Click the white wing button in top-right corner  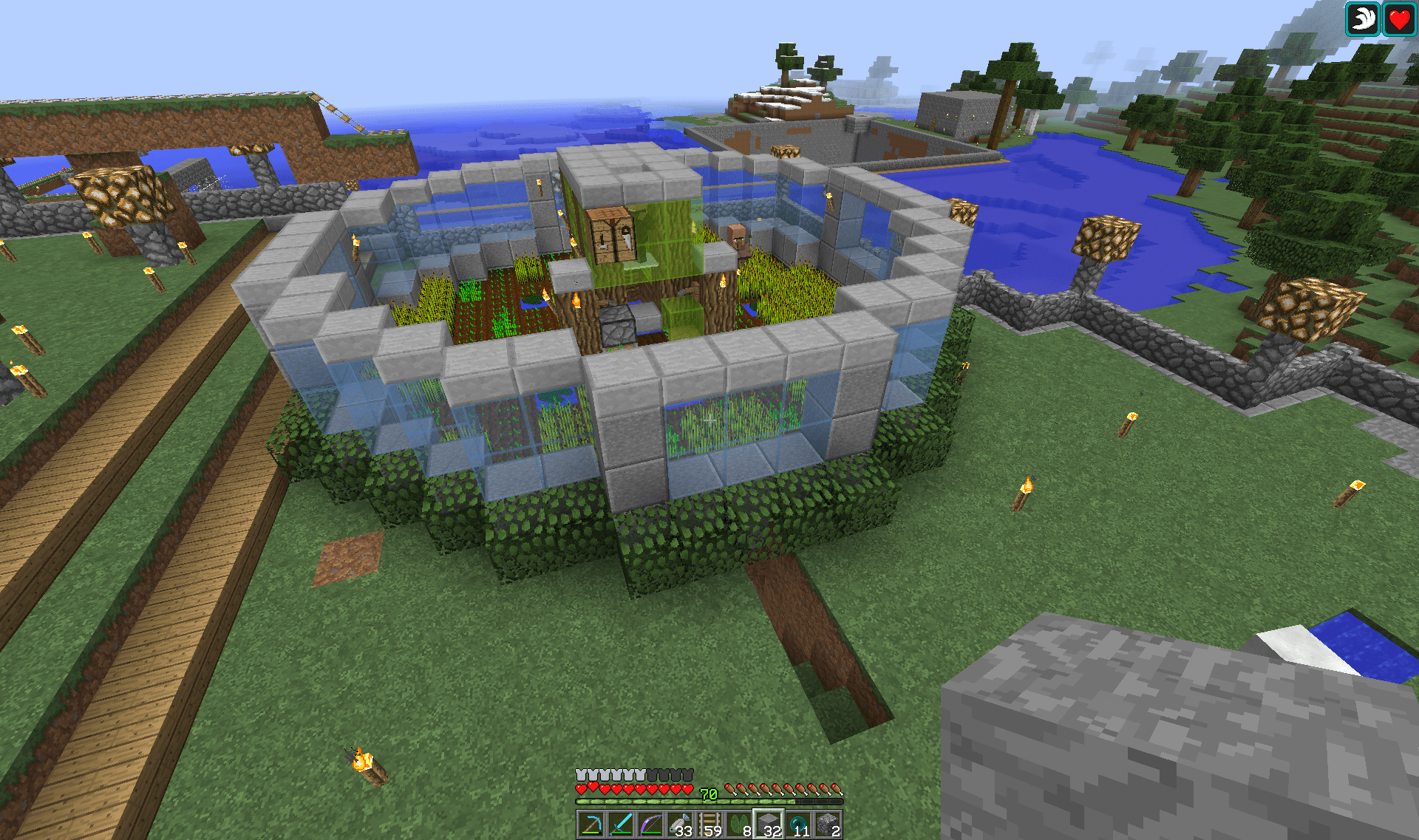point(1363,19)
